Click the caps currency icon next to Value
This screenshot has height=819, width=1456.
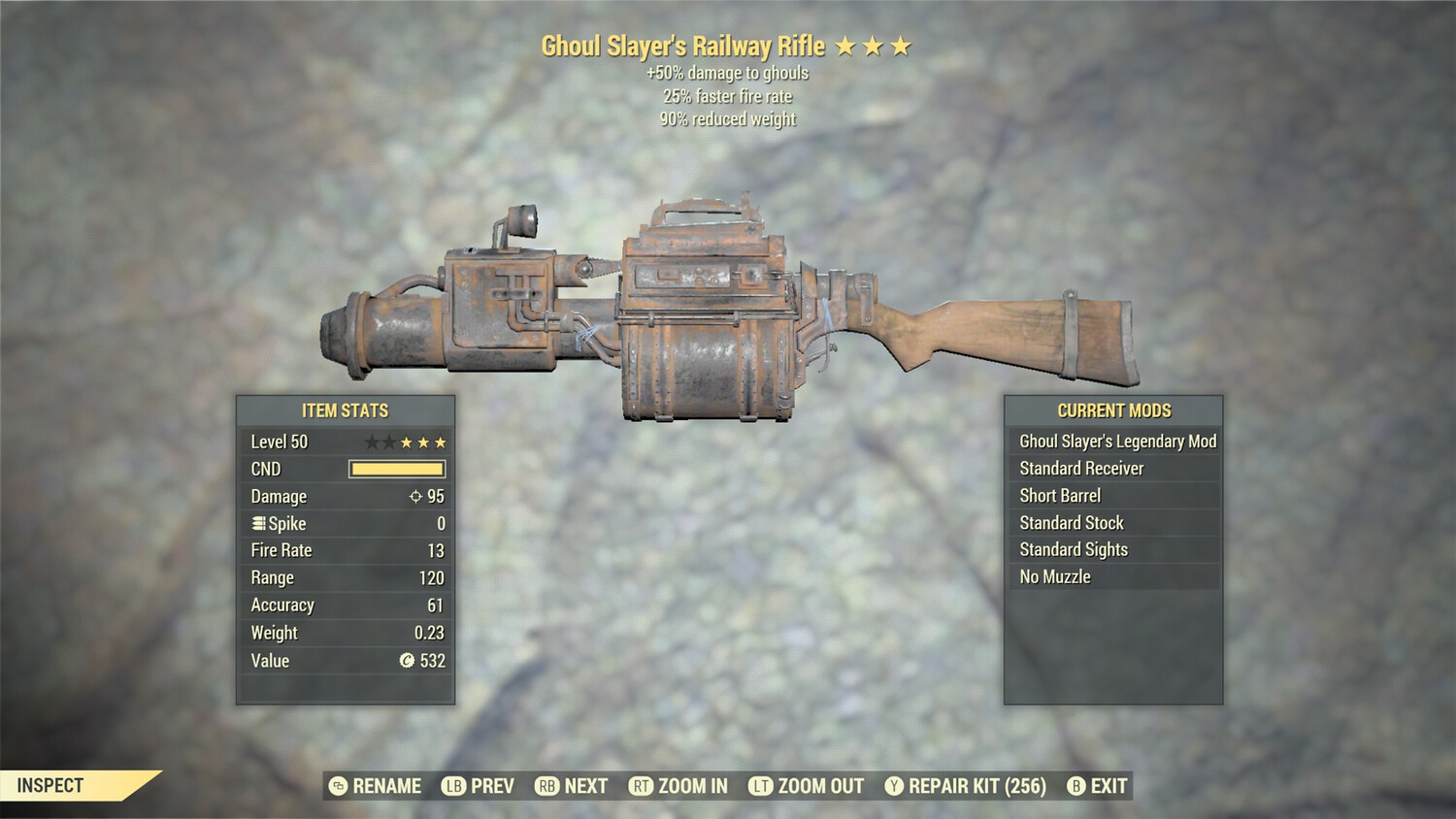407,661
